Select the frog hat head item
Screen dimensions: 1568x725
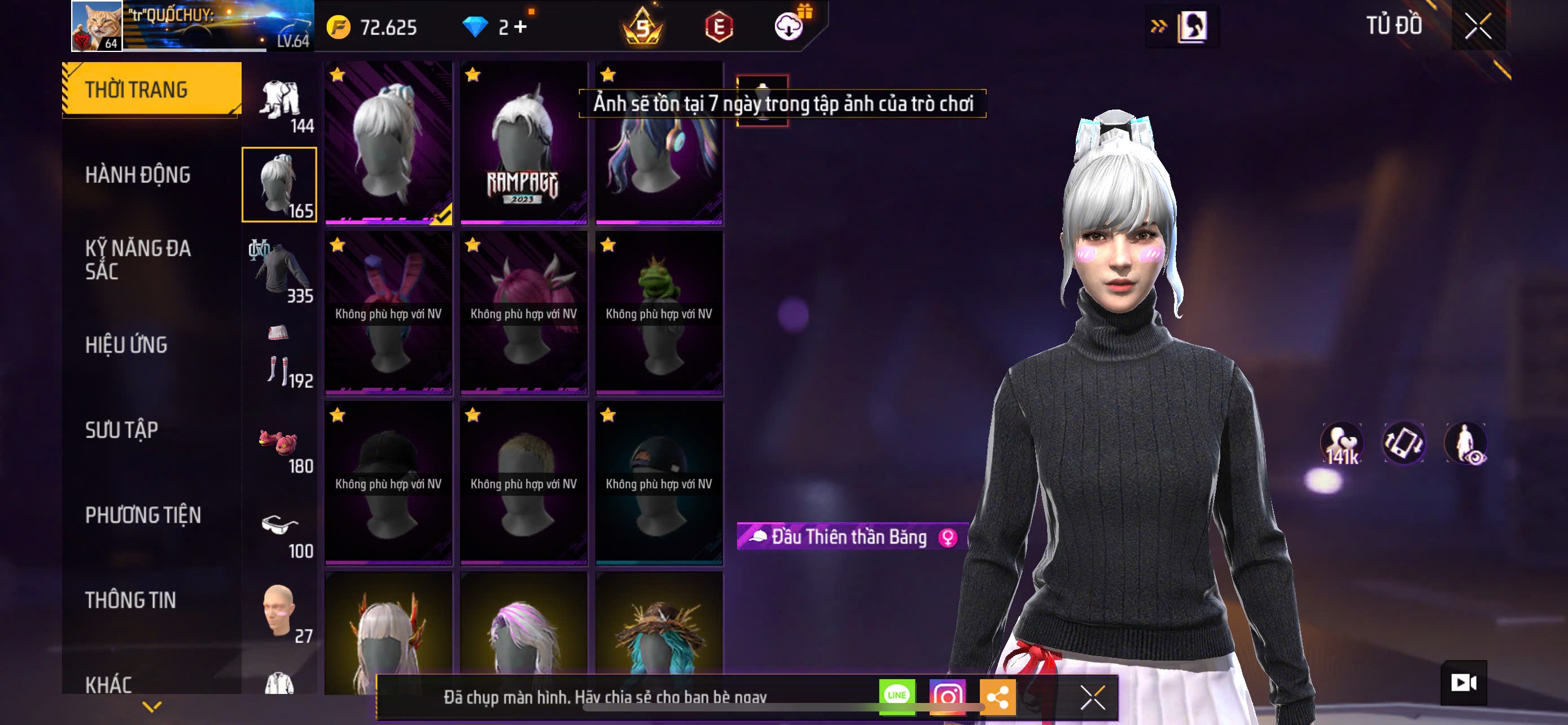point(659,313)
